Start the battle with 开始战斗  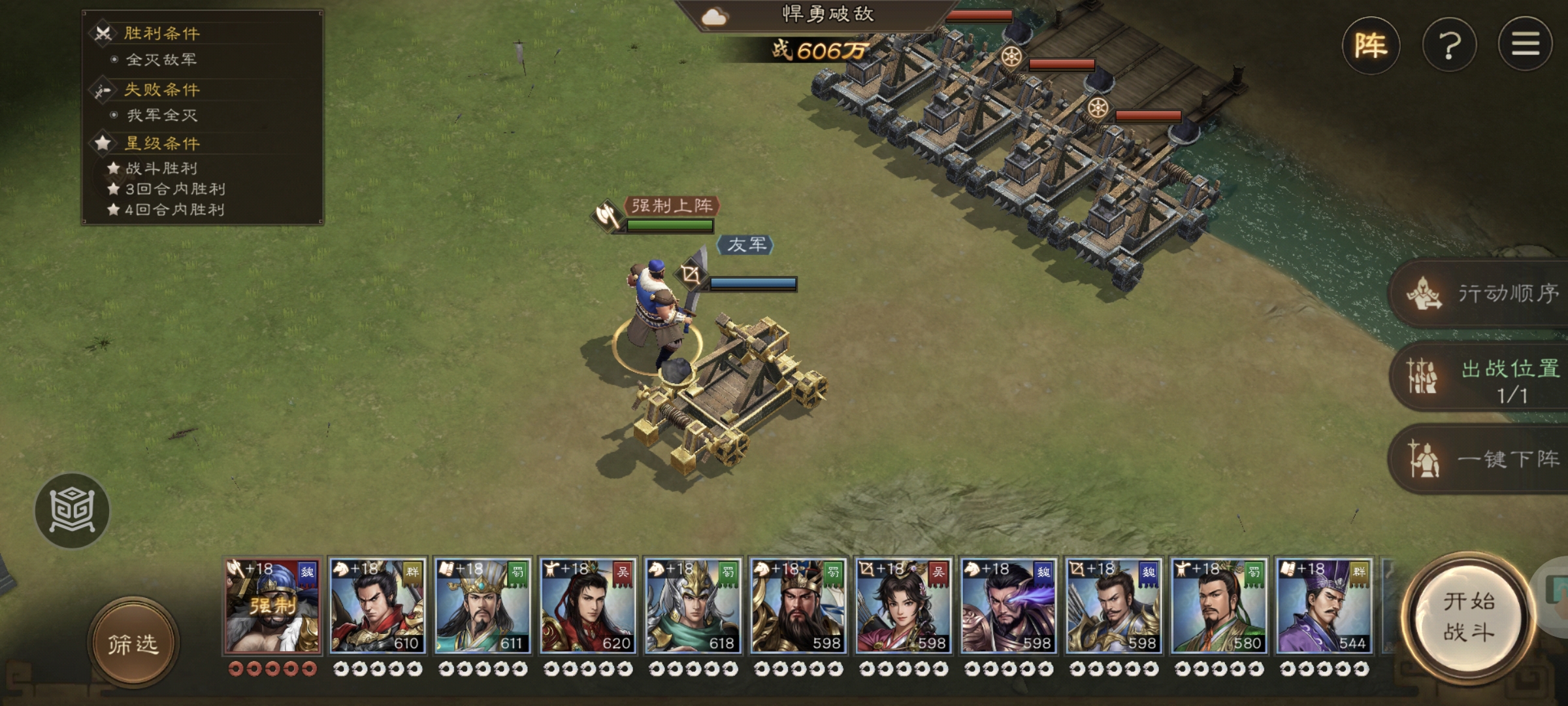pyautogui.click(x=1468, y=617)
